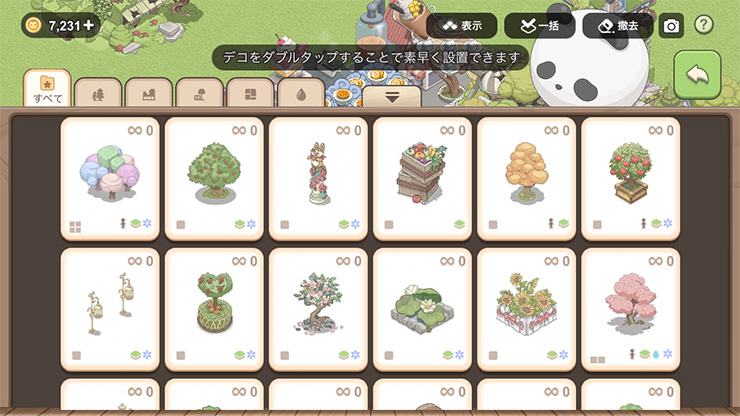
Task: Activate the 撤去 remove tool
Action: 617,26
